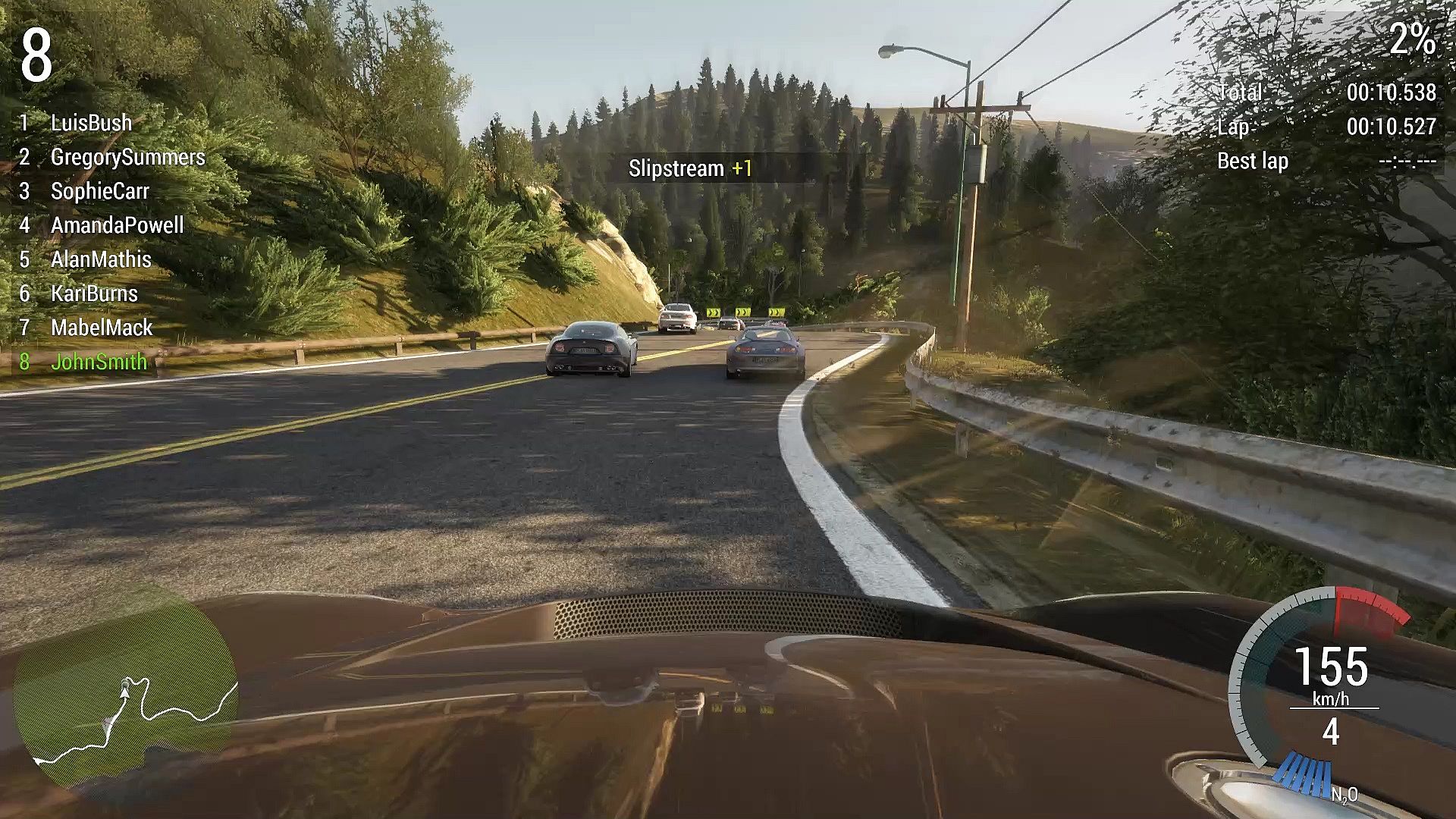Click the highlighted JohnSmith player row

tap(99, 362)
